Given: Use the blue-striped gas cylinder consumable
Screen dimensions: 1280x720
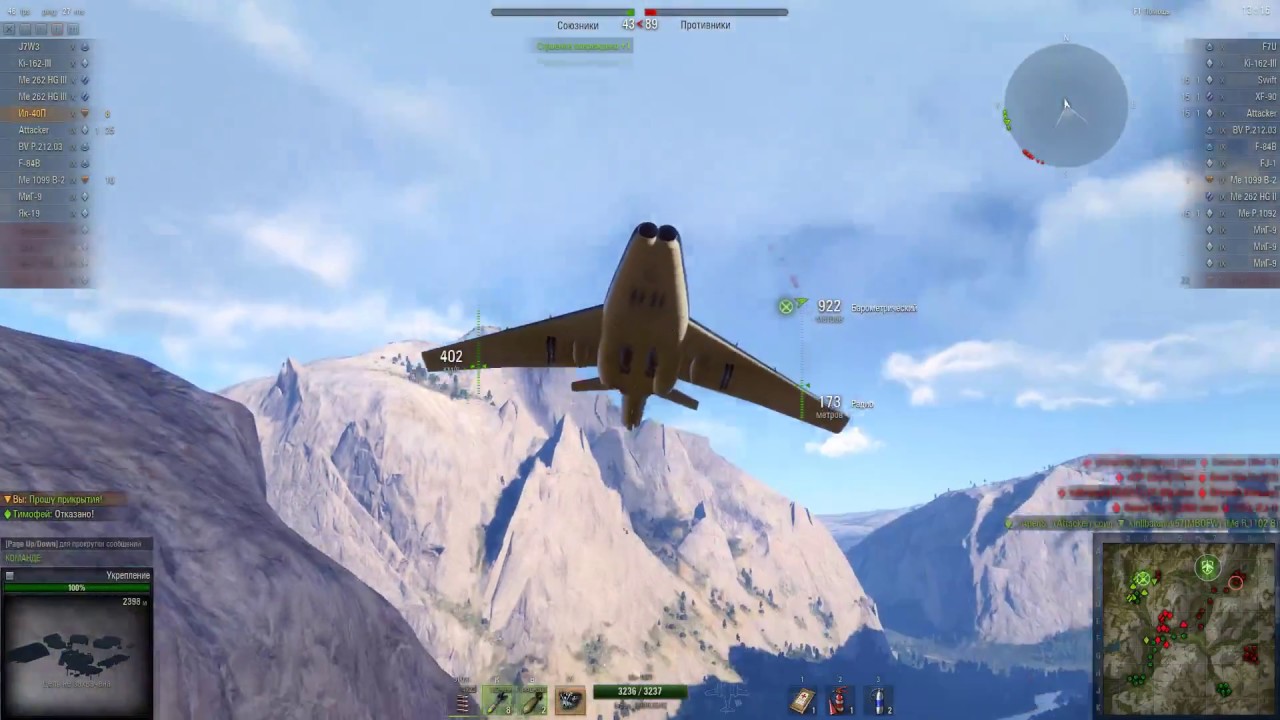Looking at the screenshot, I should click(878, 701).
